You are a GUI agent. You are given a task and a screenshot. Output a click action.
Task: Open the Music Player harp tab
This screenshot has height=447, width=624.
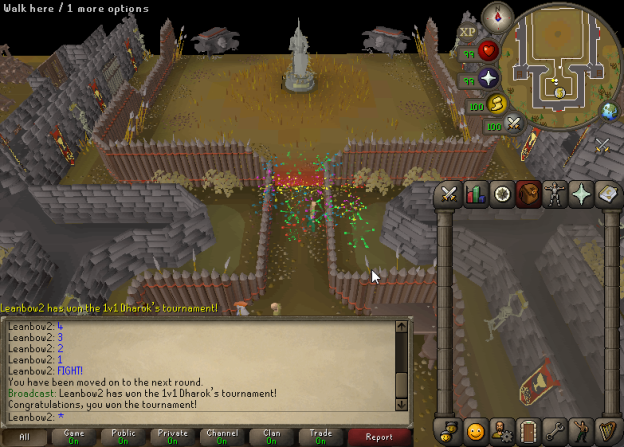[x=607, y=431]
